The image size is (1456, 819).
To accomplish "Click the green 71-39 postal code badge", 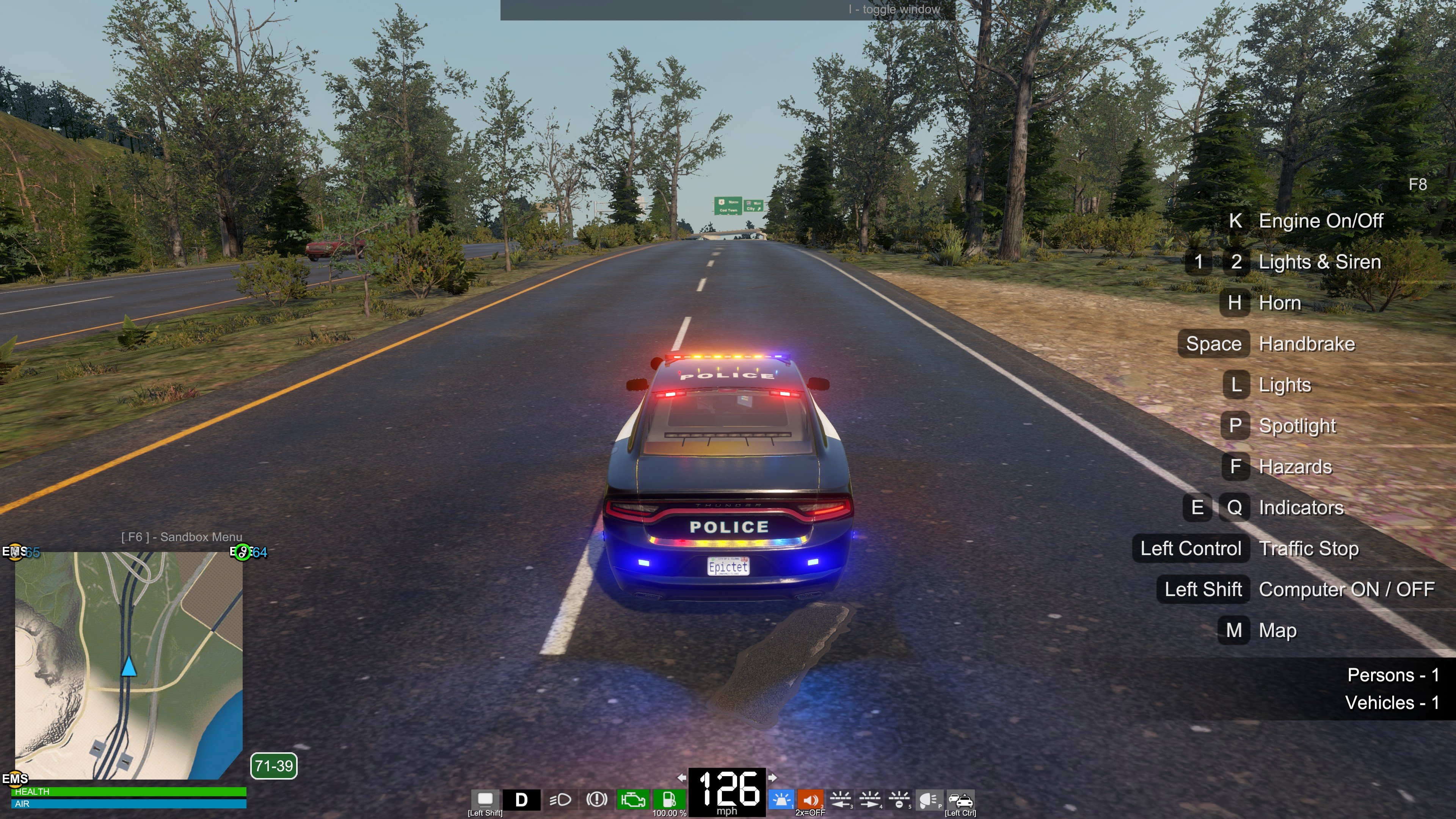I will (273, 766).
